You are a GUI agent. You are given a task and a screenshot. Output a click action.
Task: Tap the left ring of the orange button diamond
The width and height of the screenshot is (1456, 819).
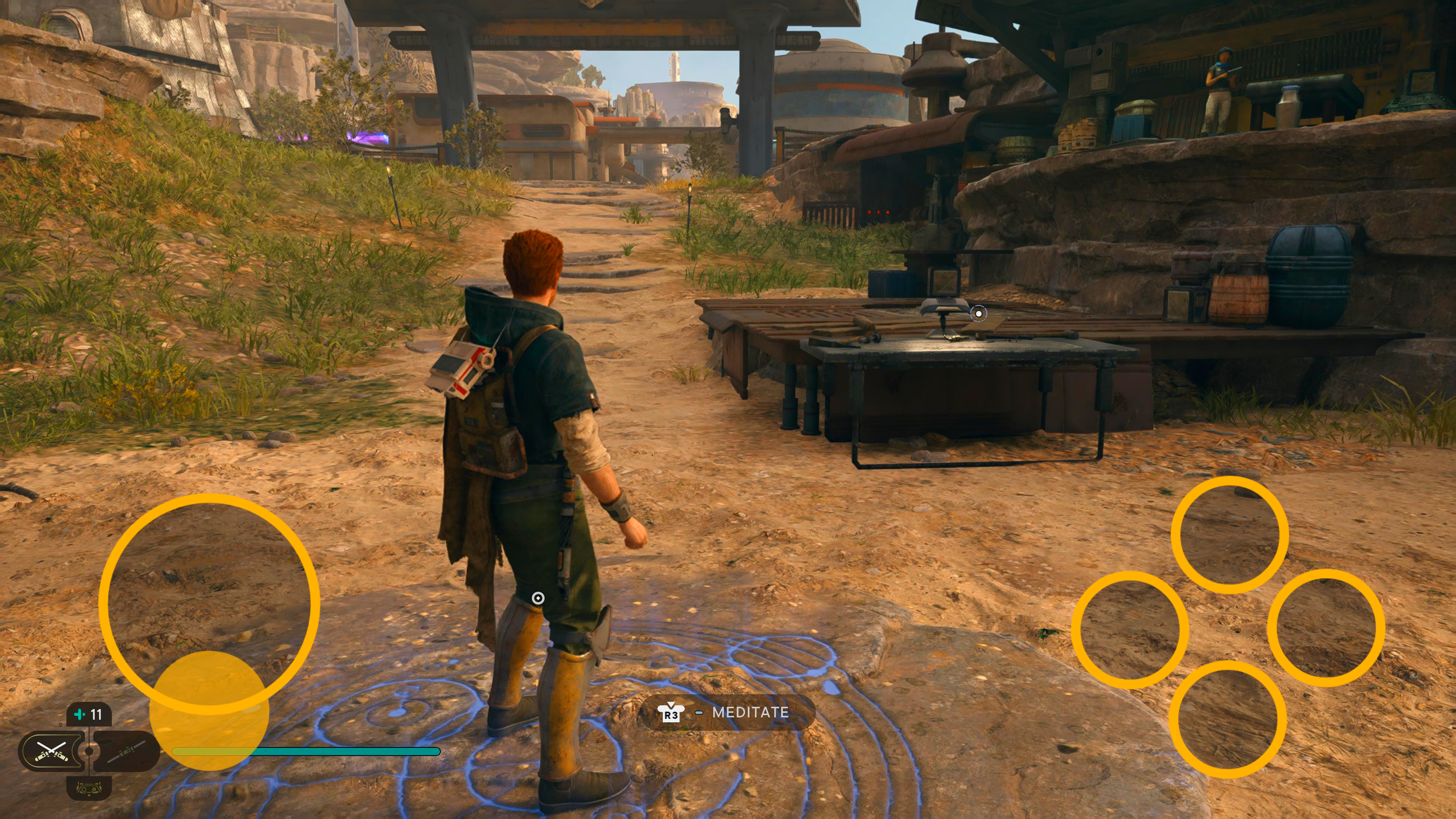(x=1130, y=630)
